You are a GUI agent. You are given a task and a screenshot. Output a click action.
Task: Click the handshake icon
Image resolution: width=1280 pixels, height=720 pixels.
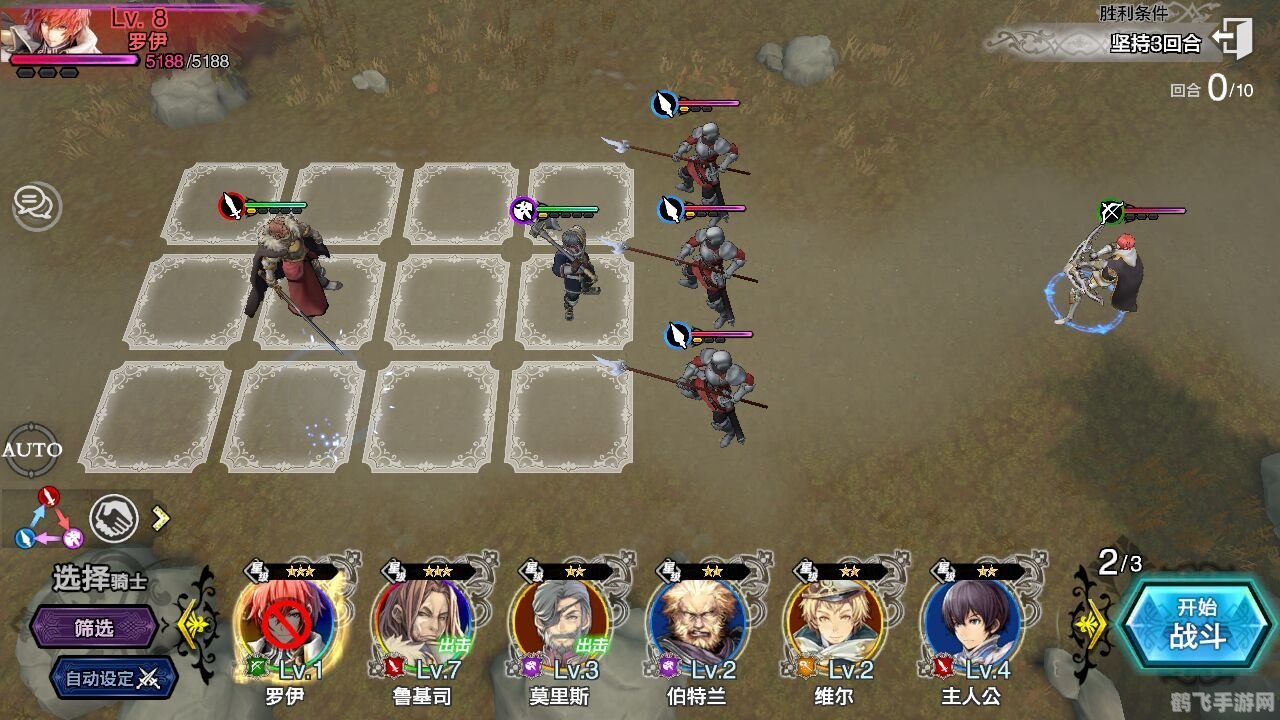[x=114, y=519]
